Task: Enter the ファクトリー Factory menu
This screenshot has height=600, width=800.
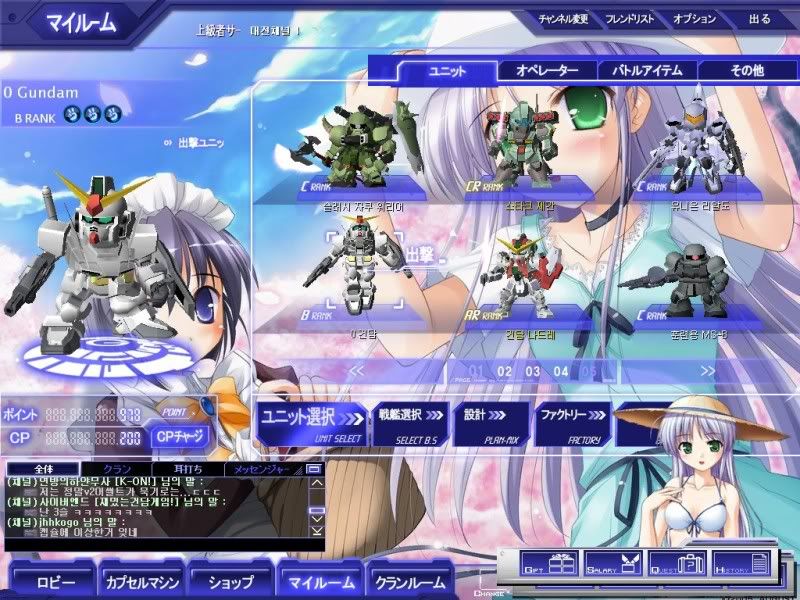Action: point(571,423)
